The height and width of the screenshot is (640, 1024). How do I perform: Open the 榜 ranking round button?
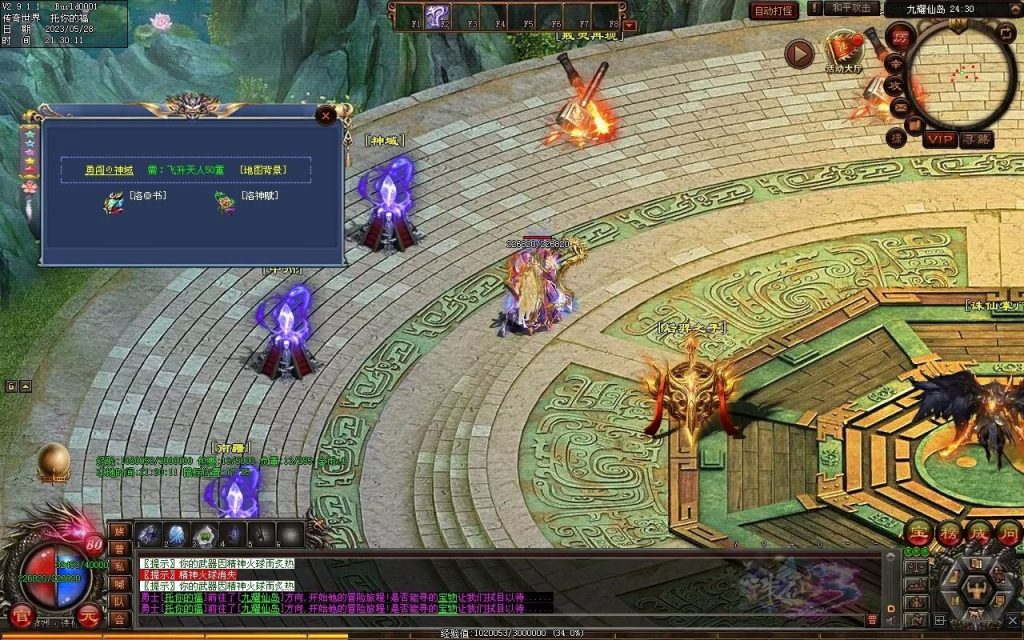948,533
